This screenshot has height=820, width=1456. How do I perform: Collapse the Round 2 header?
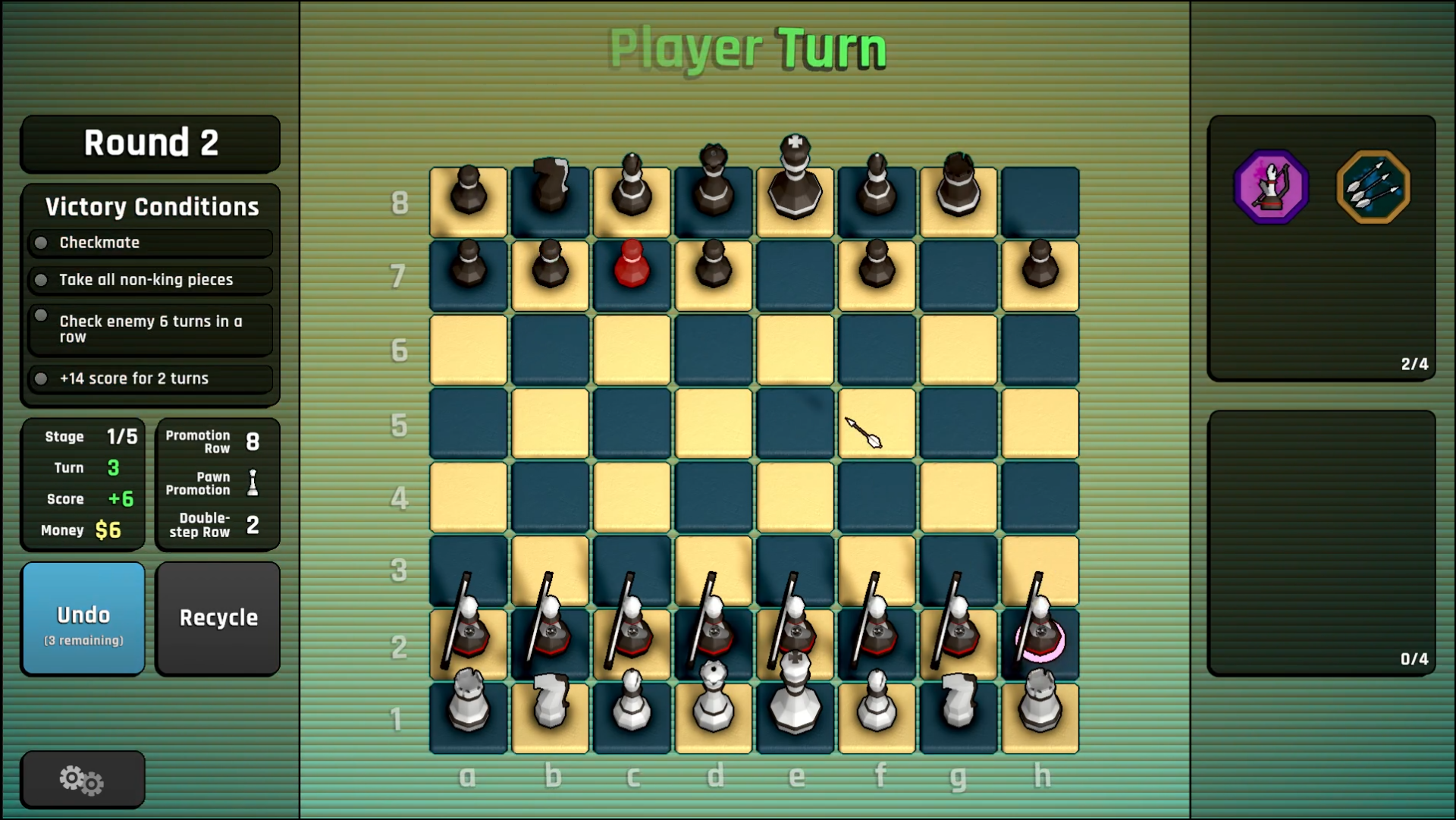[x=149, y=143]
